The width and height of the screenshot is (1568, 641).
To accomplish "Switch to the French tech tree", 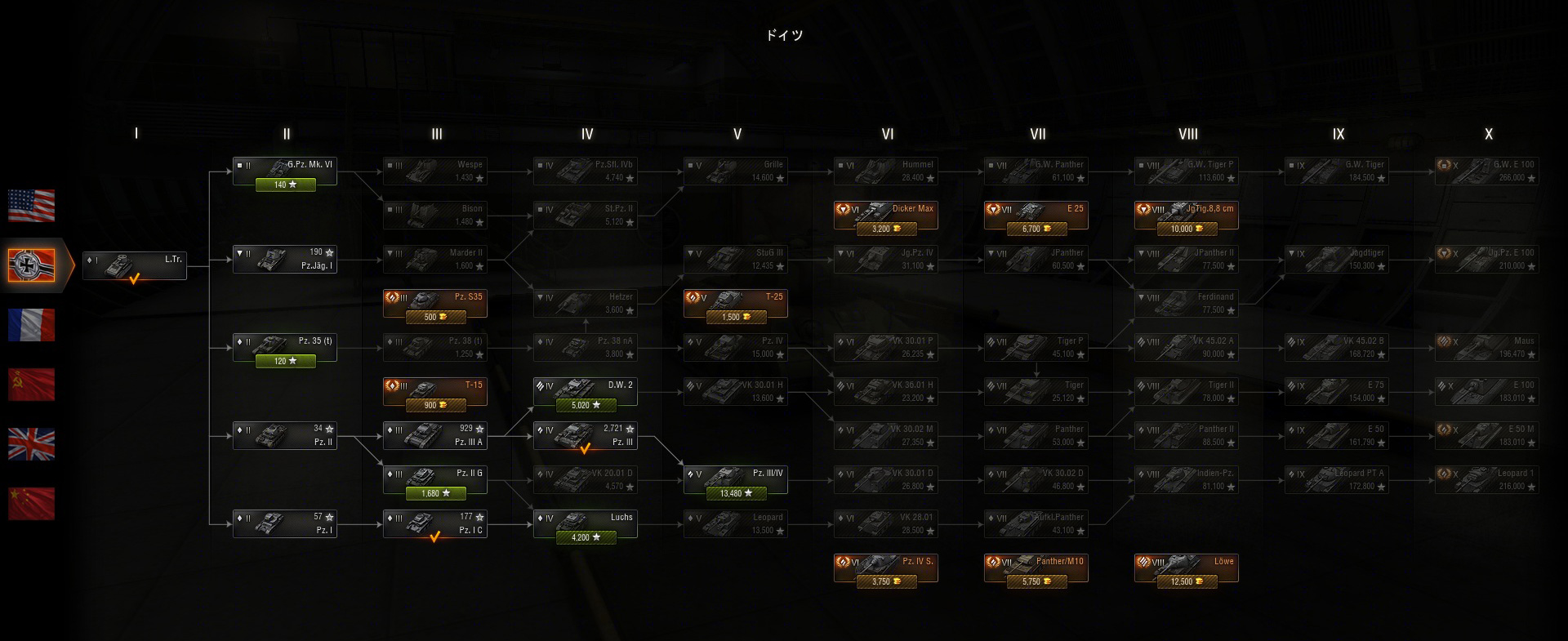I will pos(31,325).
